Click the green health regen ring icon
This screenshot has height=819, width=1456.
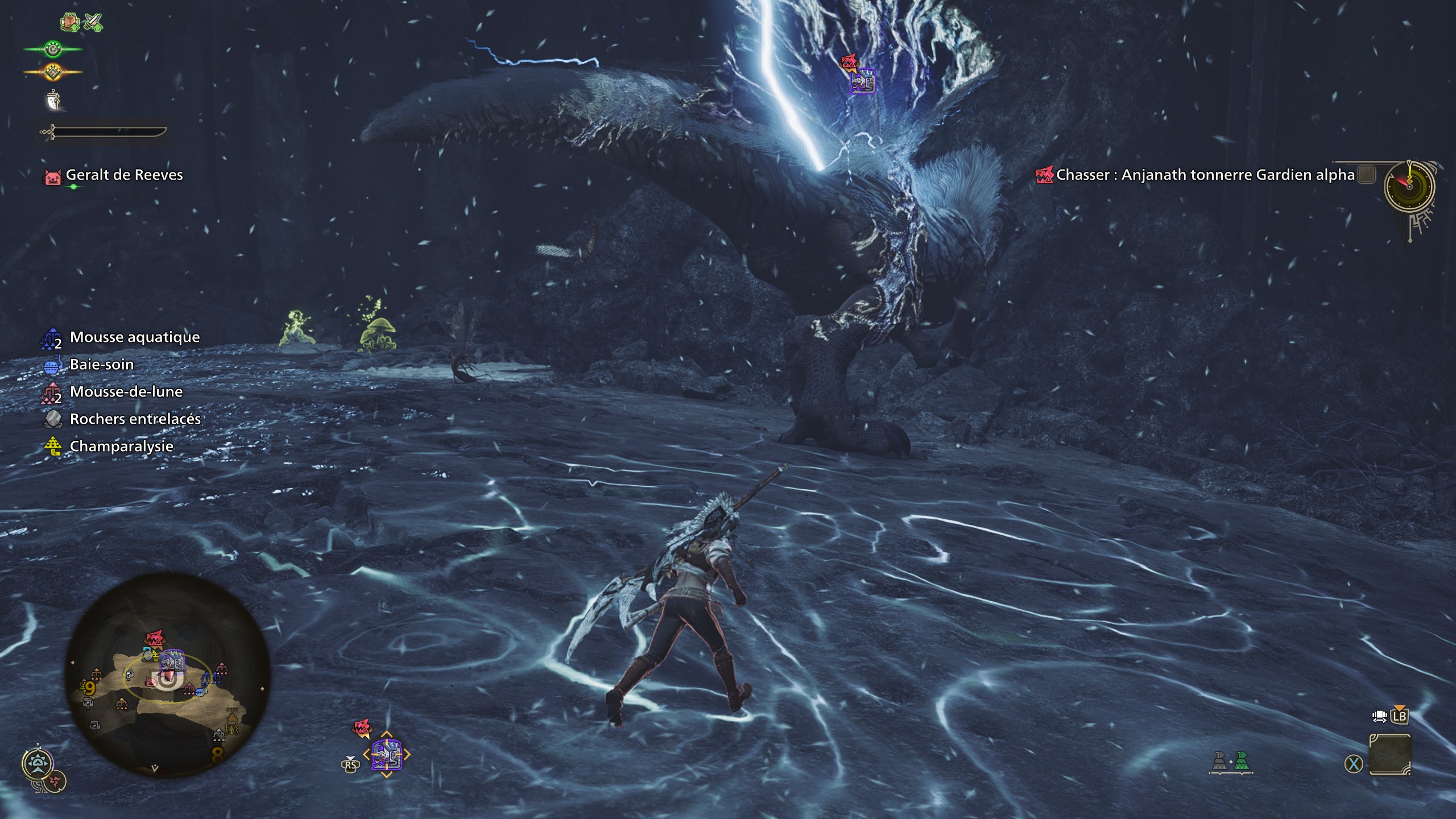click(x=53, y=49)
